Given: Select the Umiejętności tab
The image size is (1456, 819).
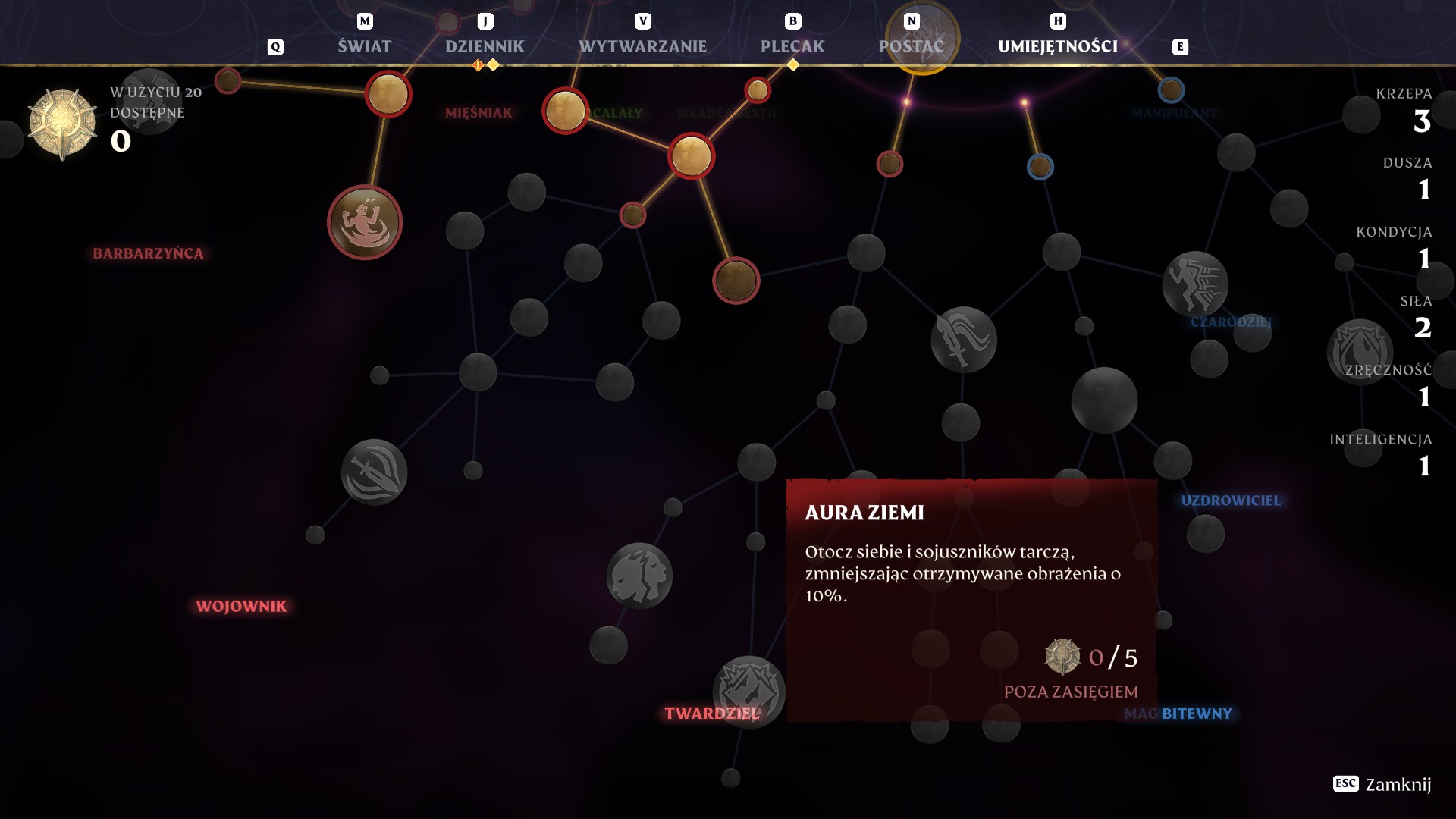Looking at the screenshot, I should 1057,46.
